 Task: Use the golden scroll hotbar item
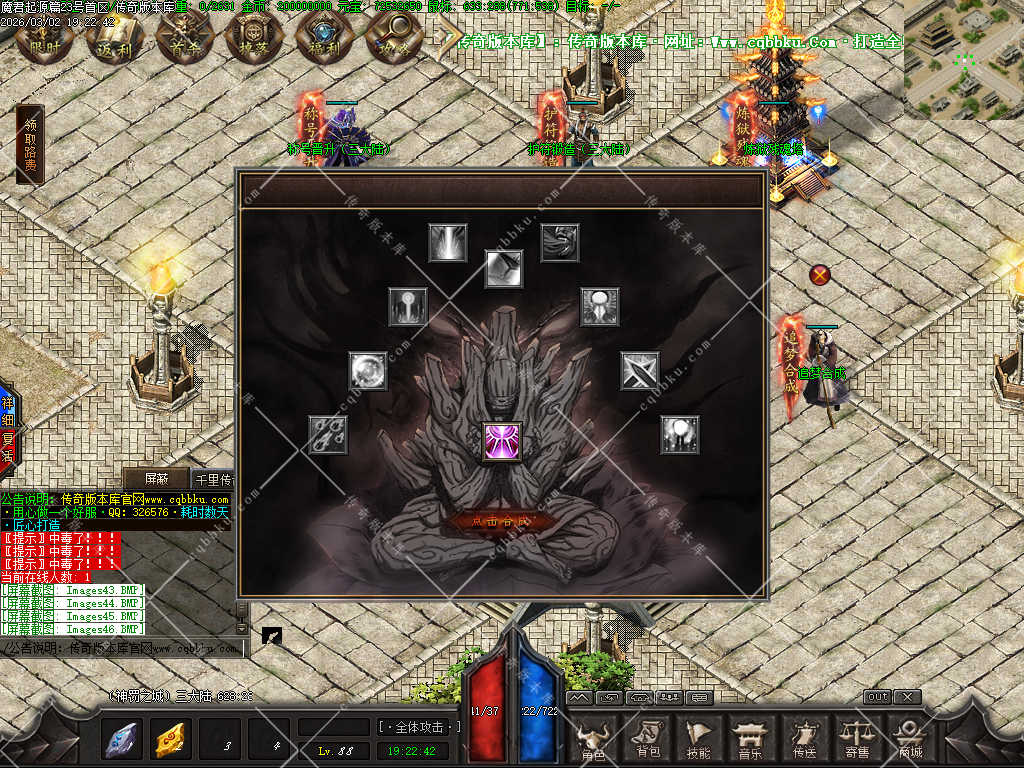tap(171, 740)
